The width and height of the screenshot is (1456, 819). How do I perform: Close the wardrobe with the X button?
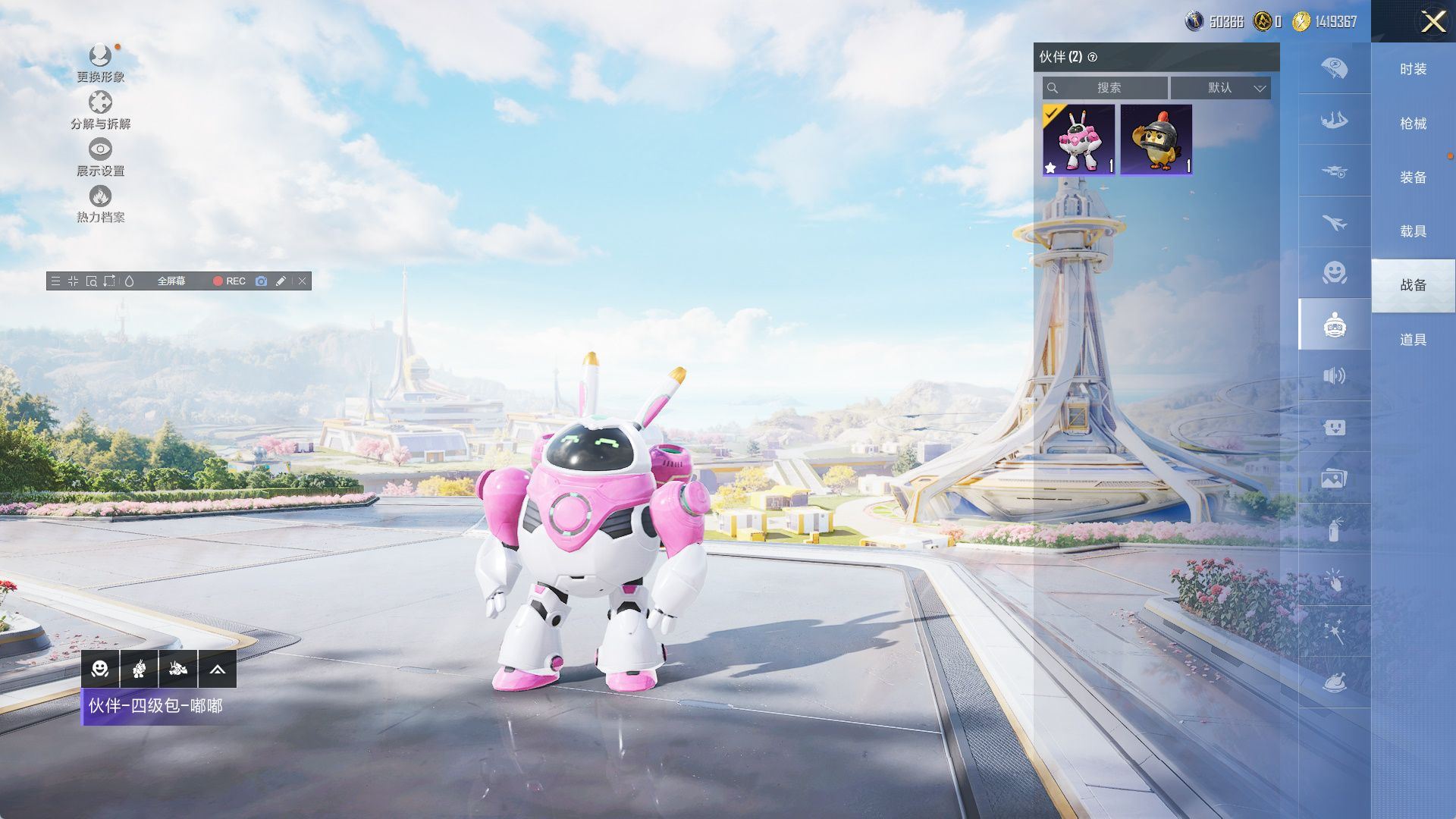(x=1432, y=21)
